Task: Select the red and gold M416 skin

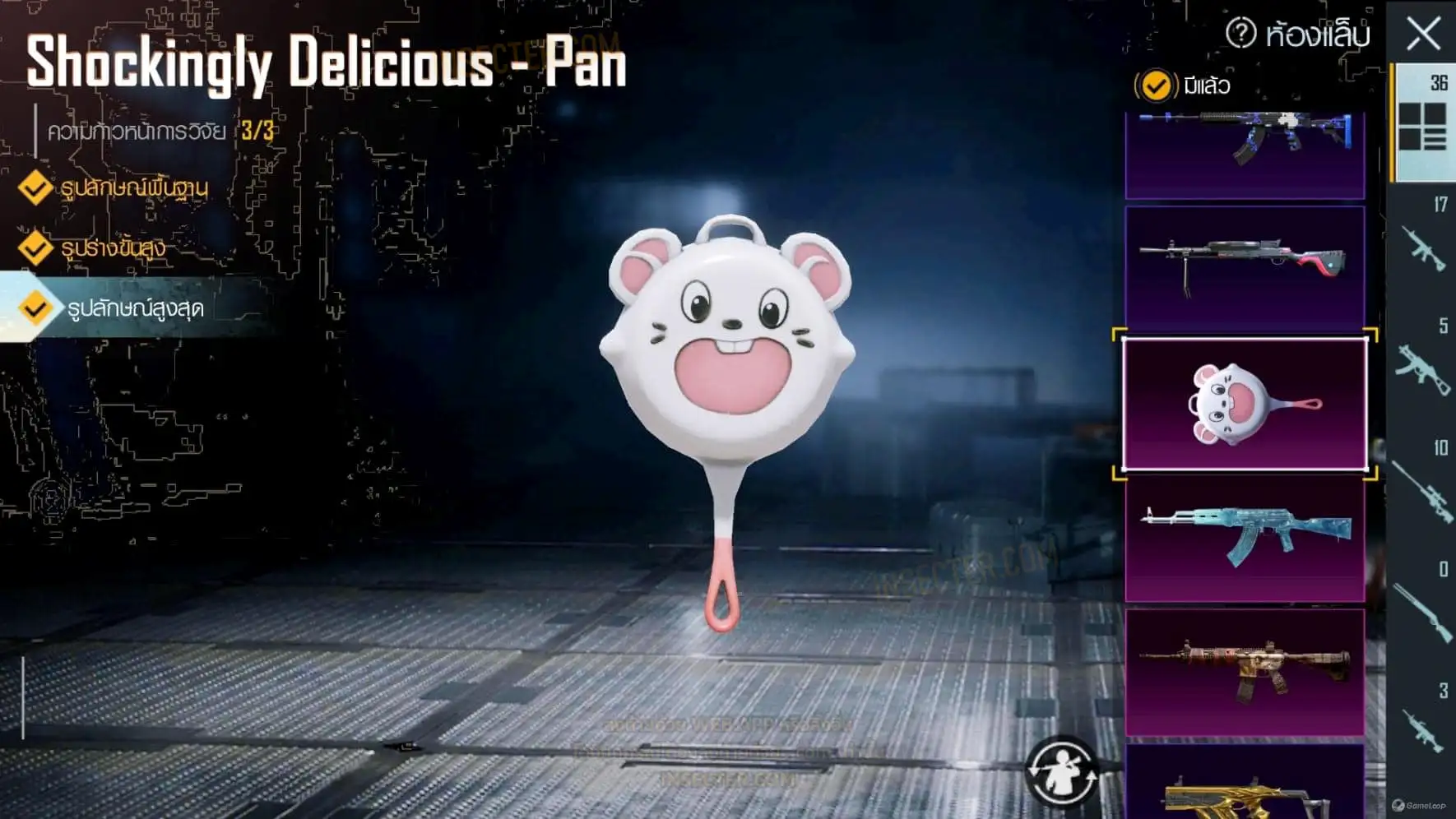Action: point(1245,672)
